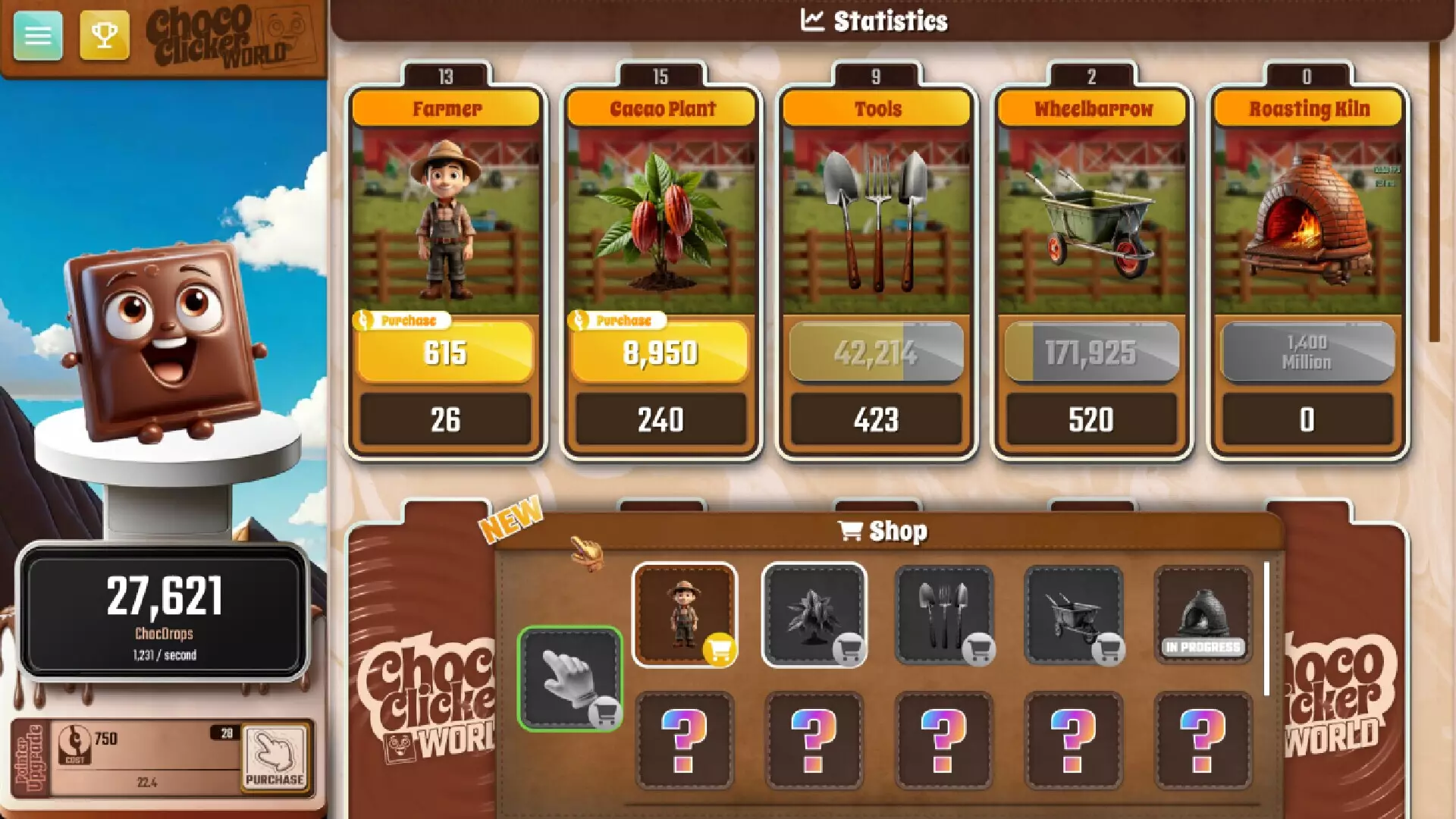This screenshot has height=819, width=1456.
Task: Open the trophy achievements screen
Action: click(x=105, y=35)
